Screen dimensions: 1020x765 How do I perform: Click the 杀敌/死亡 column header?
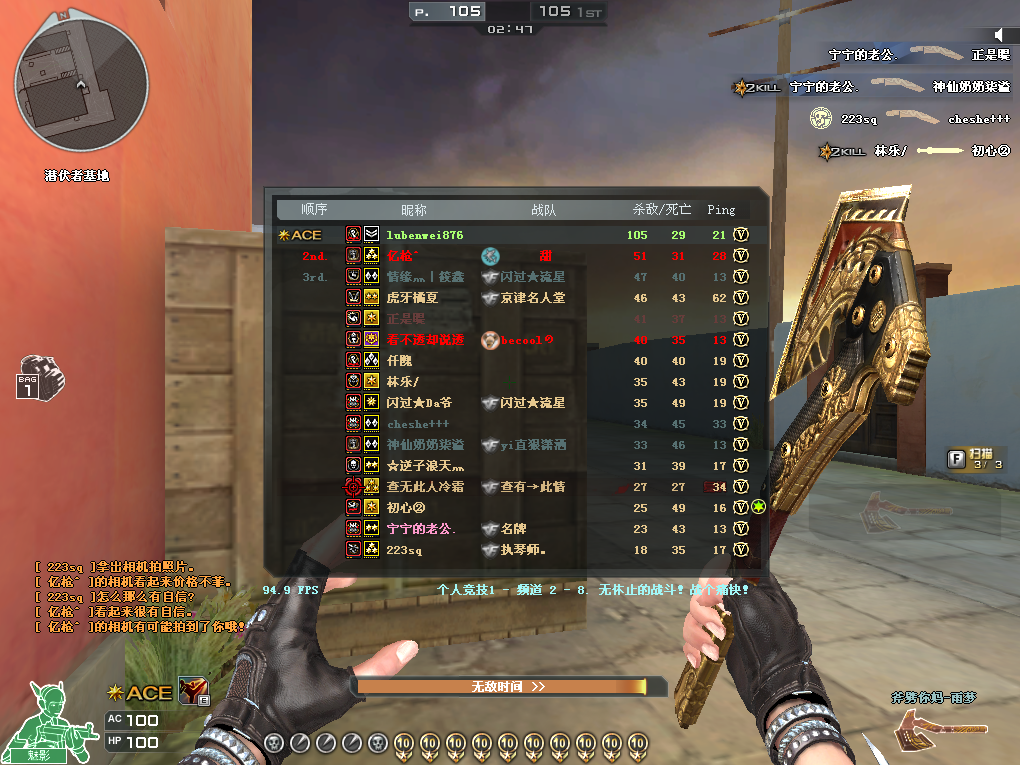pos(661,210)
